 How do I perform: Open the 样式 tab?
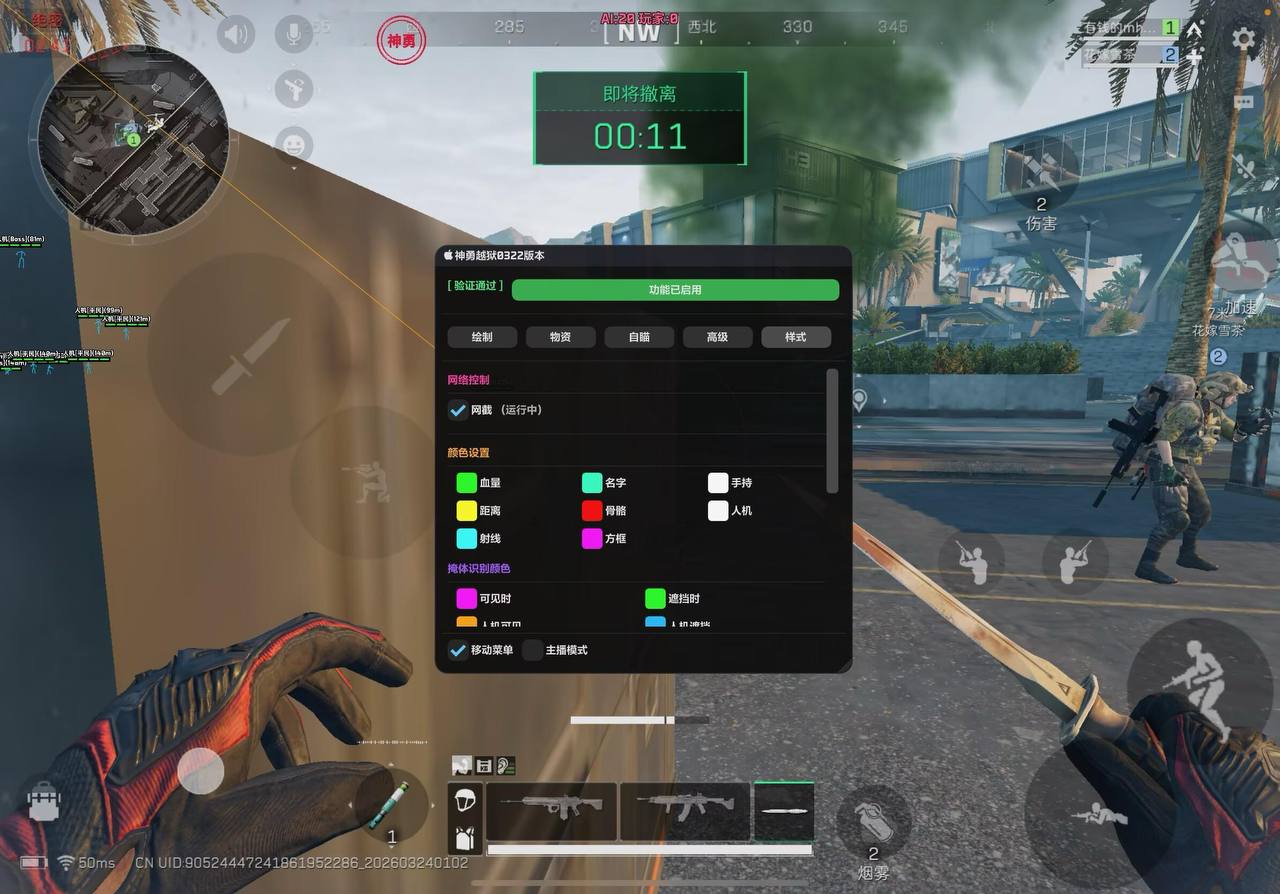(795, 337)
